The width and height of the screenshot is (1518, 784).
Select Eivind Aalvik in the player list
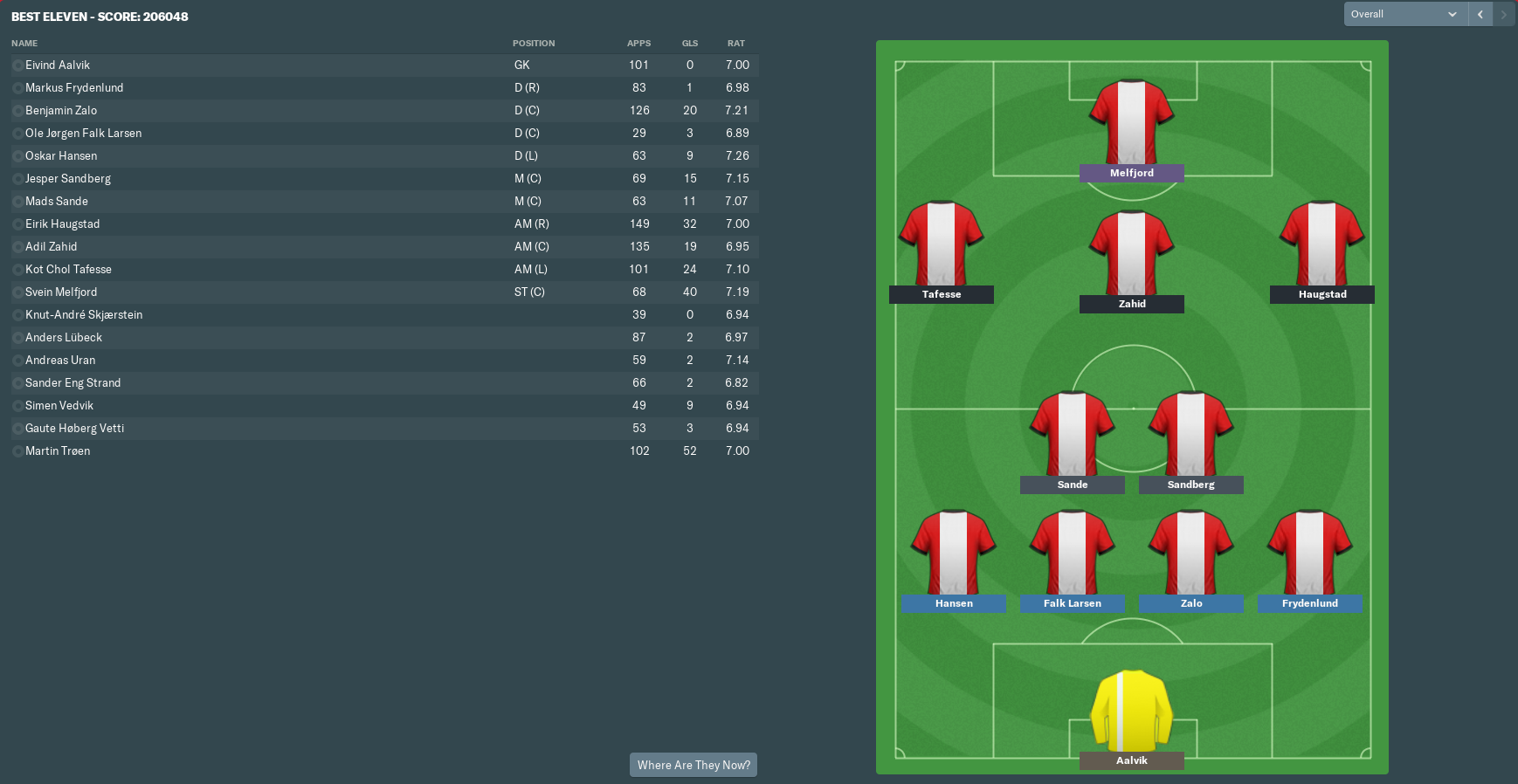click(58, 65)
